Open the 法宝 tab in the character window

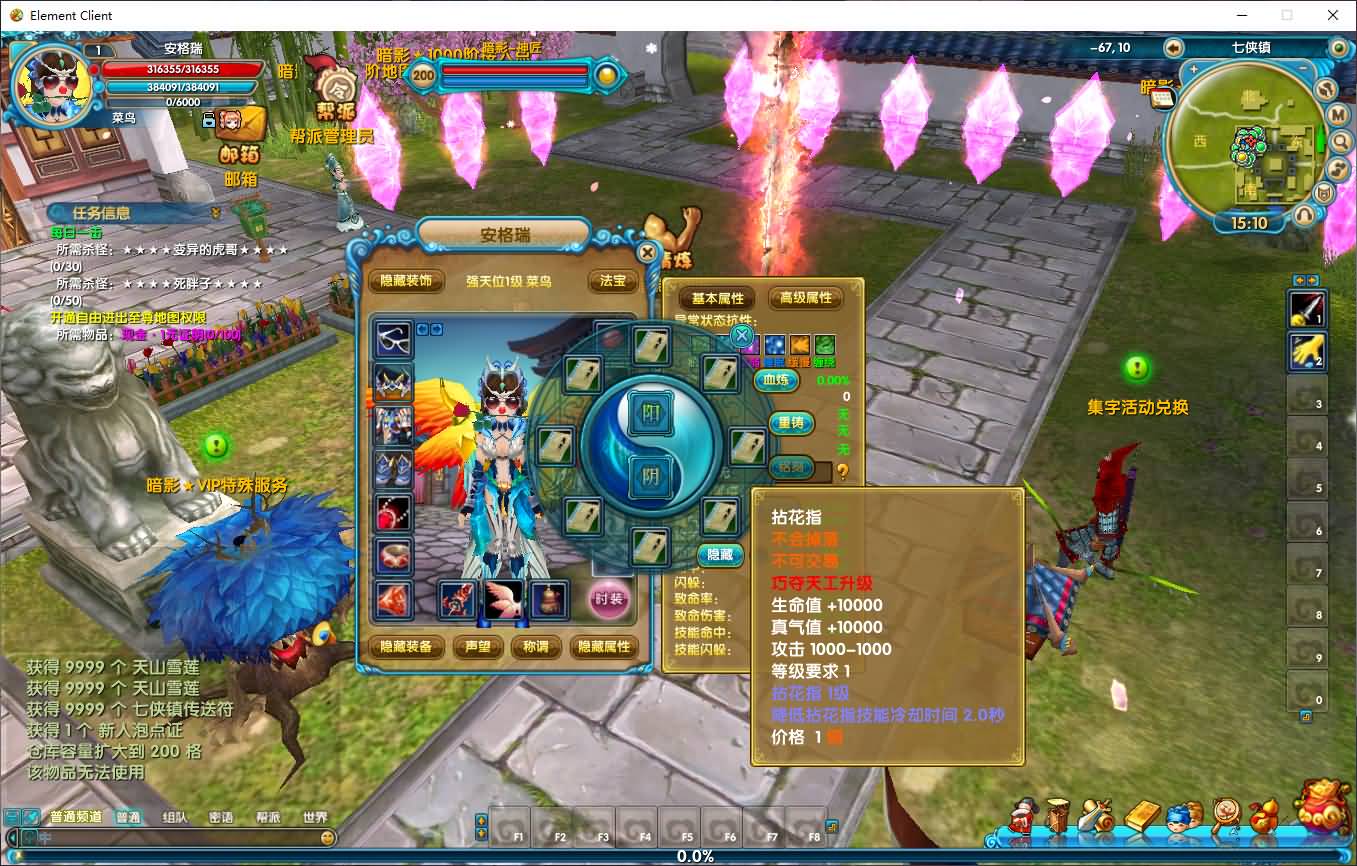click(612, 281)
